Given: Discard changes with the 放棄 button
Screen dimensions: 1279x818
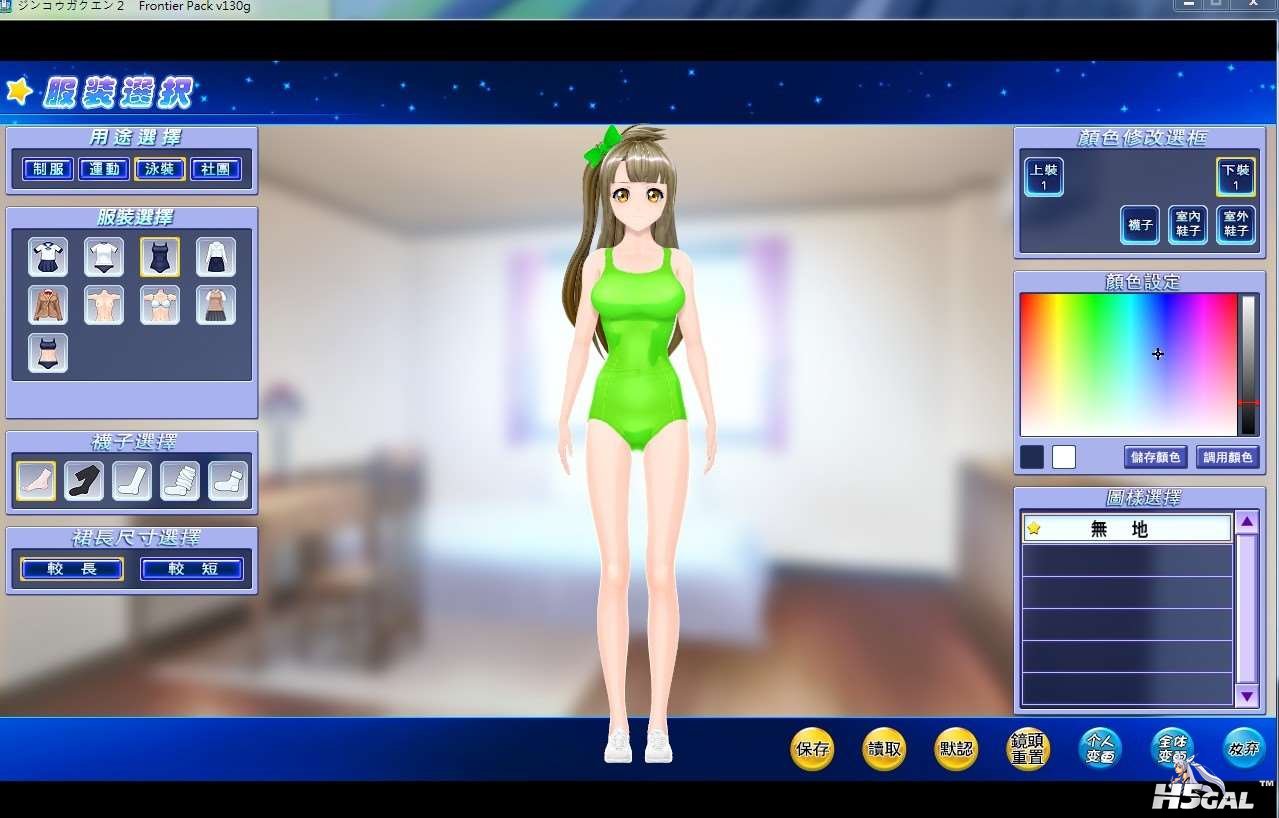Looking at the screenshot, I should [x=1244, y=747].
